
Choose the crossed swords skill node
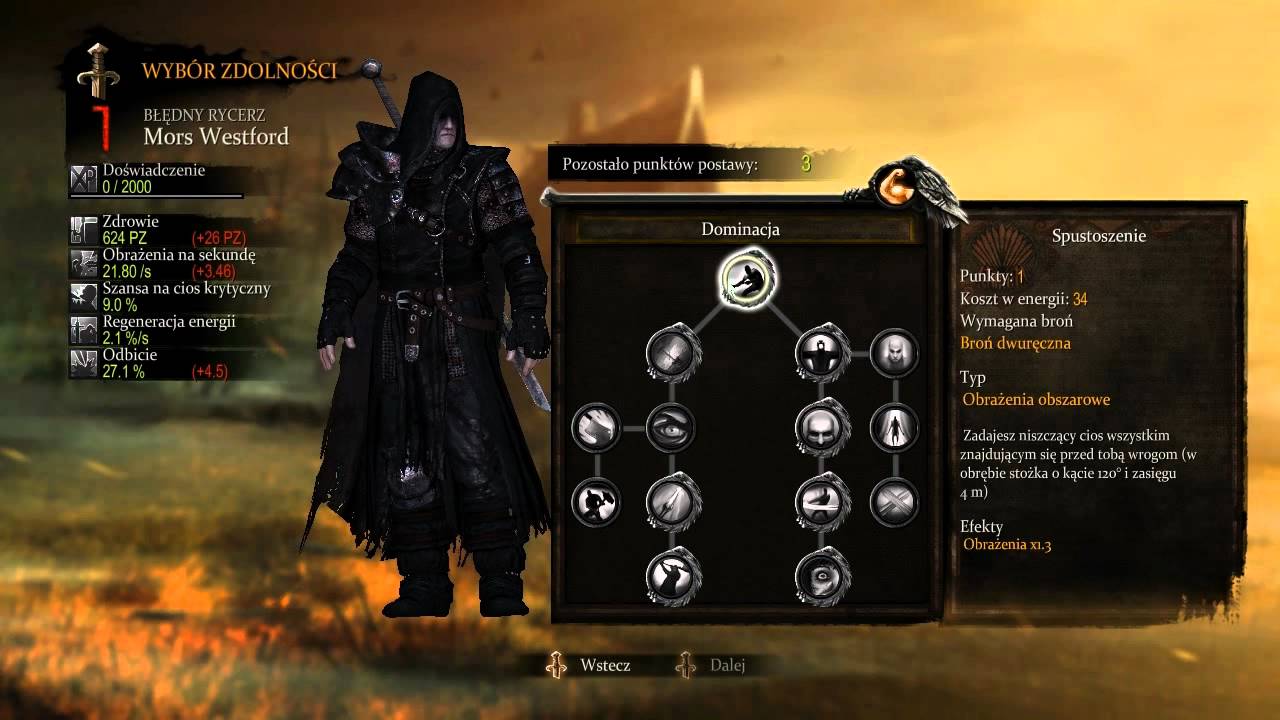(895, 501)
